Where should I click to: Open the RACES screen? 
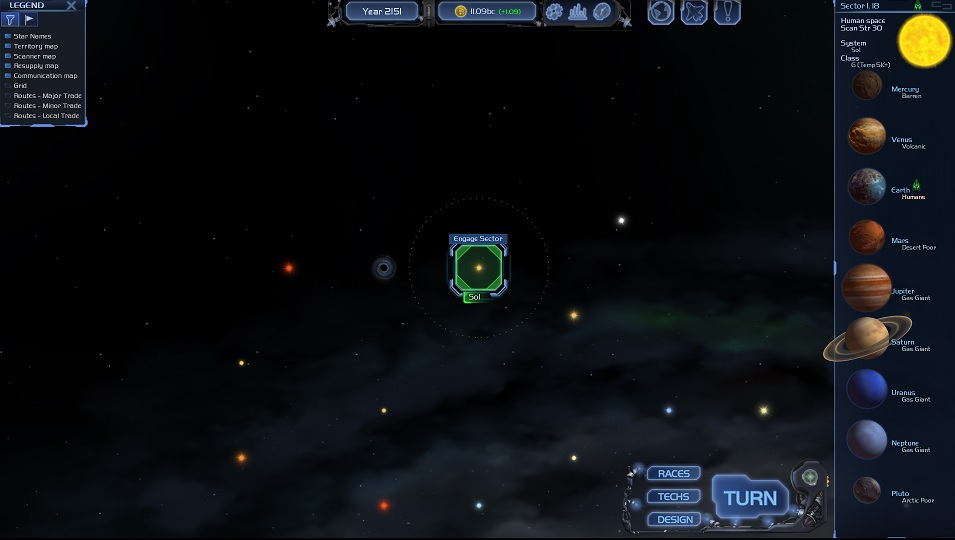click(x=674, y=473)
